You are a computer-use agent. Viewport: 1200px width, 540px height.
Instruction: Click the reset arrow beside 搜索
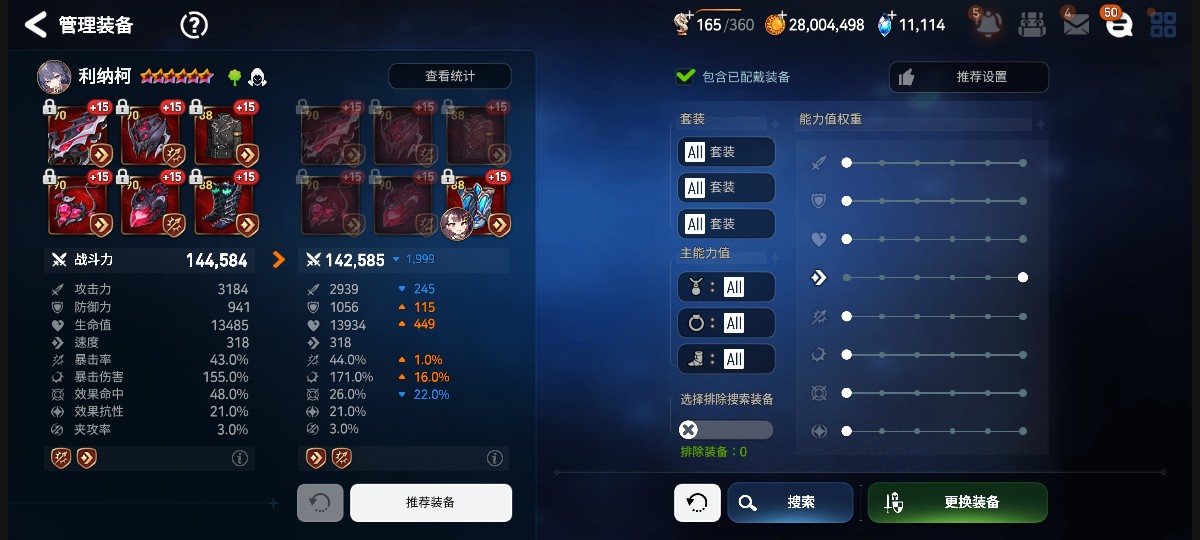[x=697, y=502]
